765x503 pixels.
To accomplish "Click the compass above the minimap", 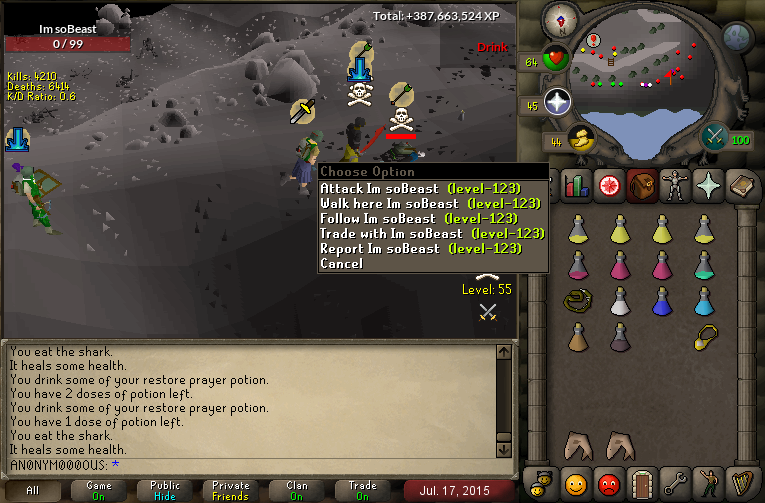I will pyautogui.click(x=561, y=18).
